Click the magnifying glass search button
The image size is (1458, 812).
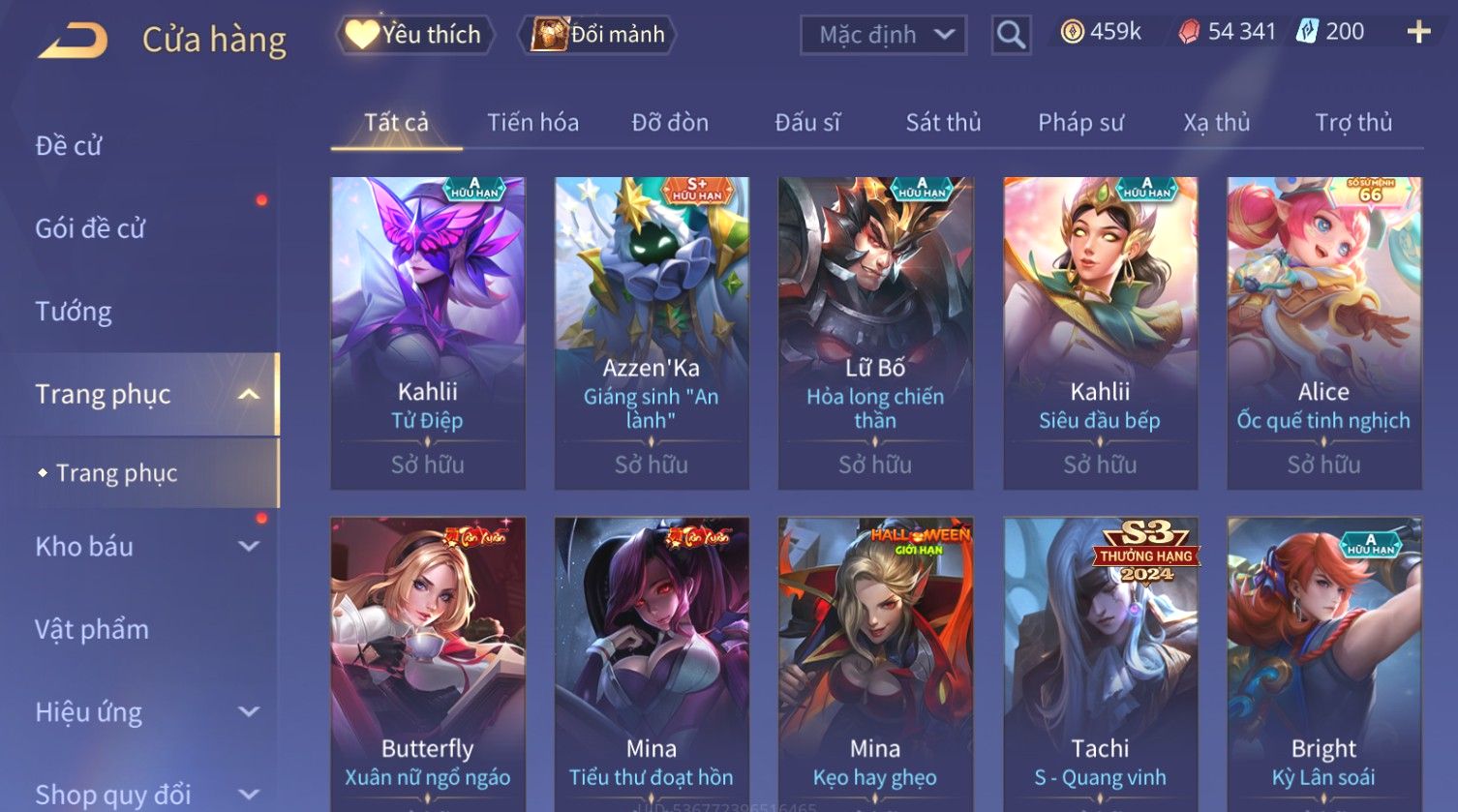pos(1011,36)
